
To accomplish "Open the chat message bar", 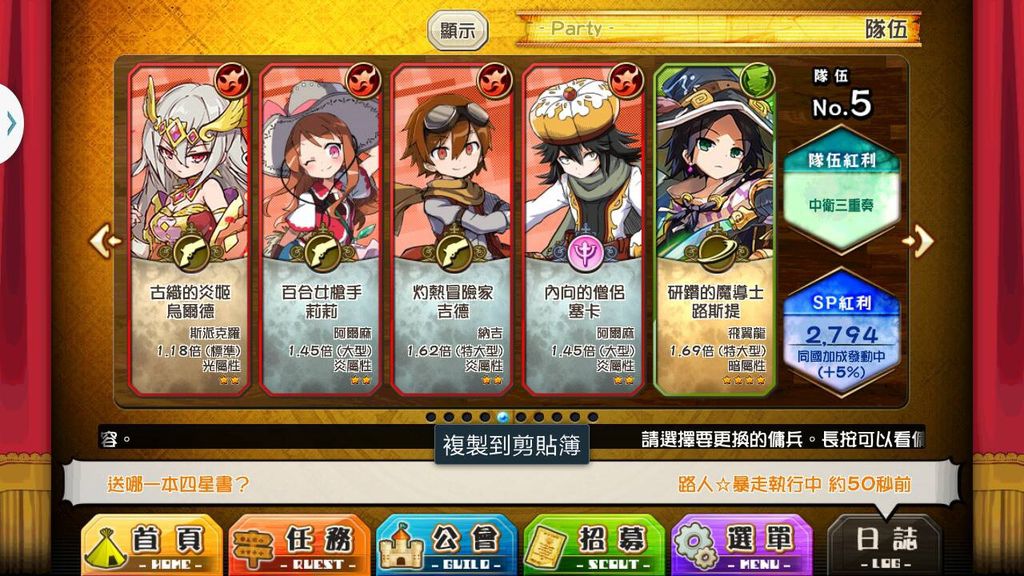I will (x=512, y=484).
